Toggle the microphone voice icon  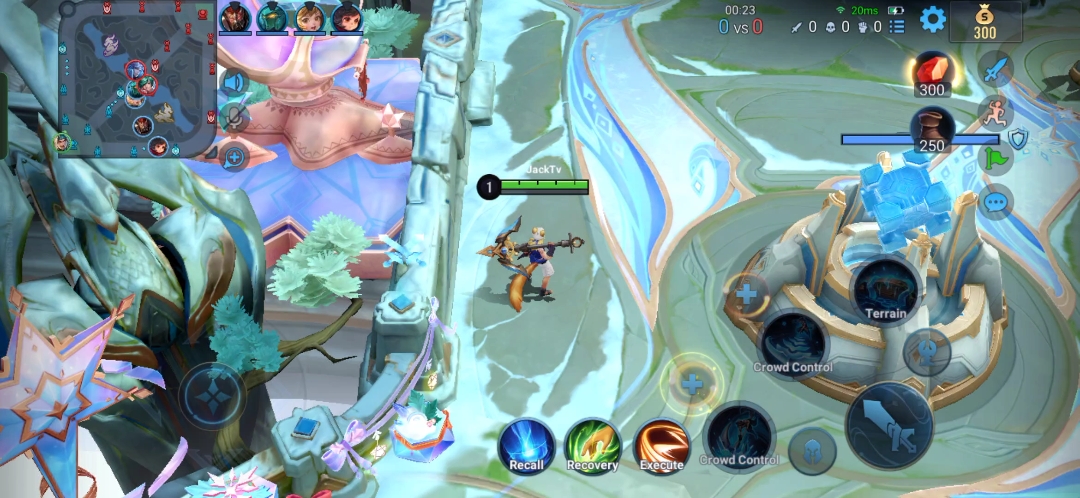[234, 118]
